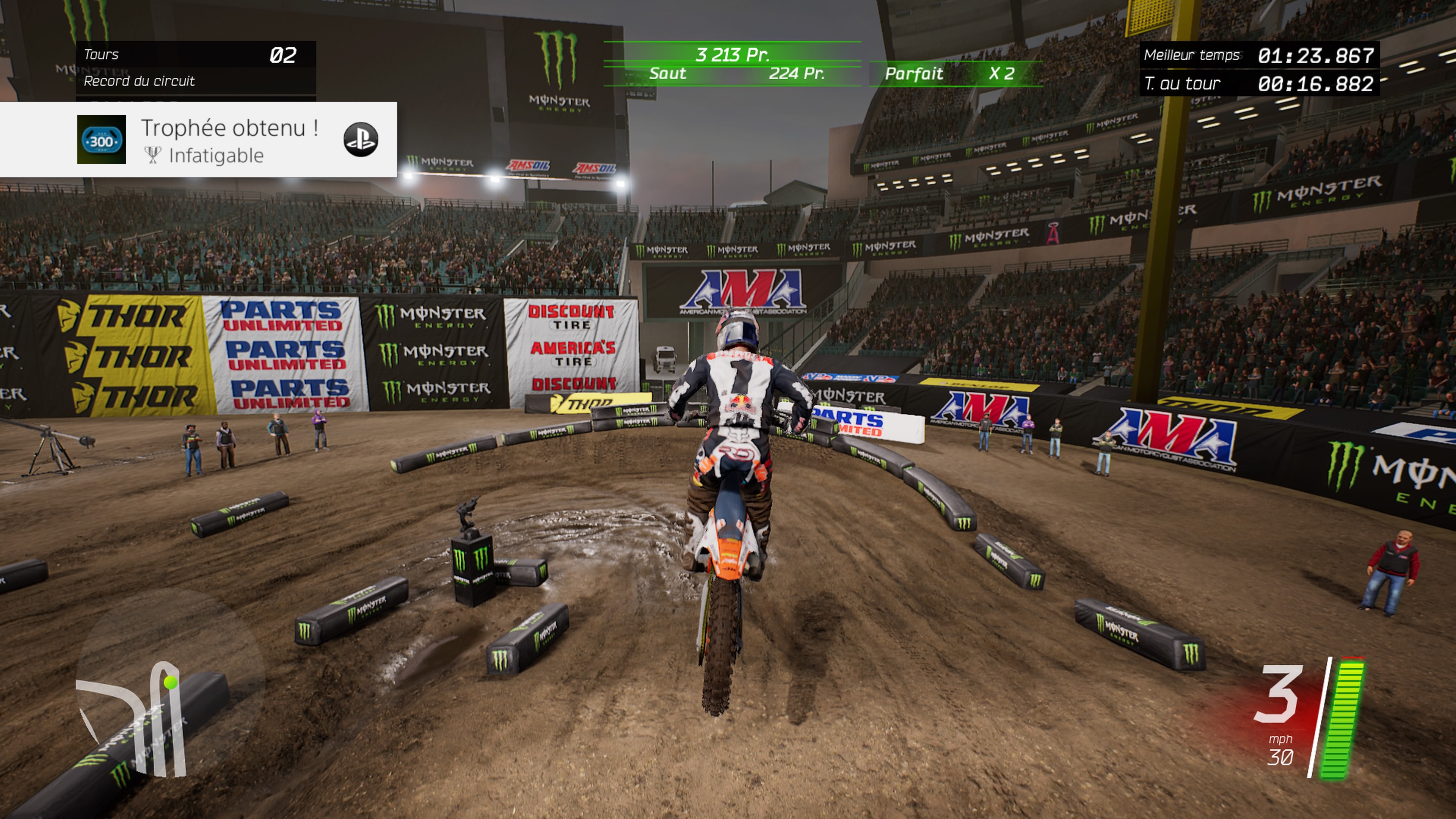The width and height of the screenshot is (1456, 819).
Task: Click the track minimap
Action: pos(136,718)
